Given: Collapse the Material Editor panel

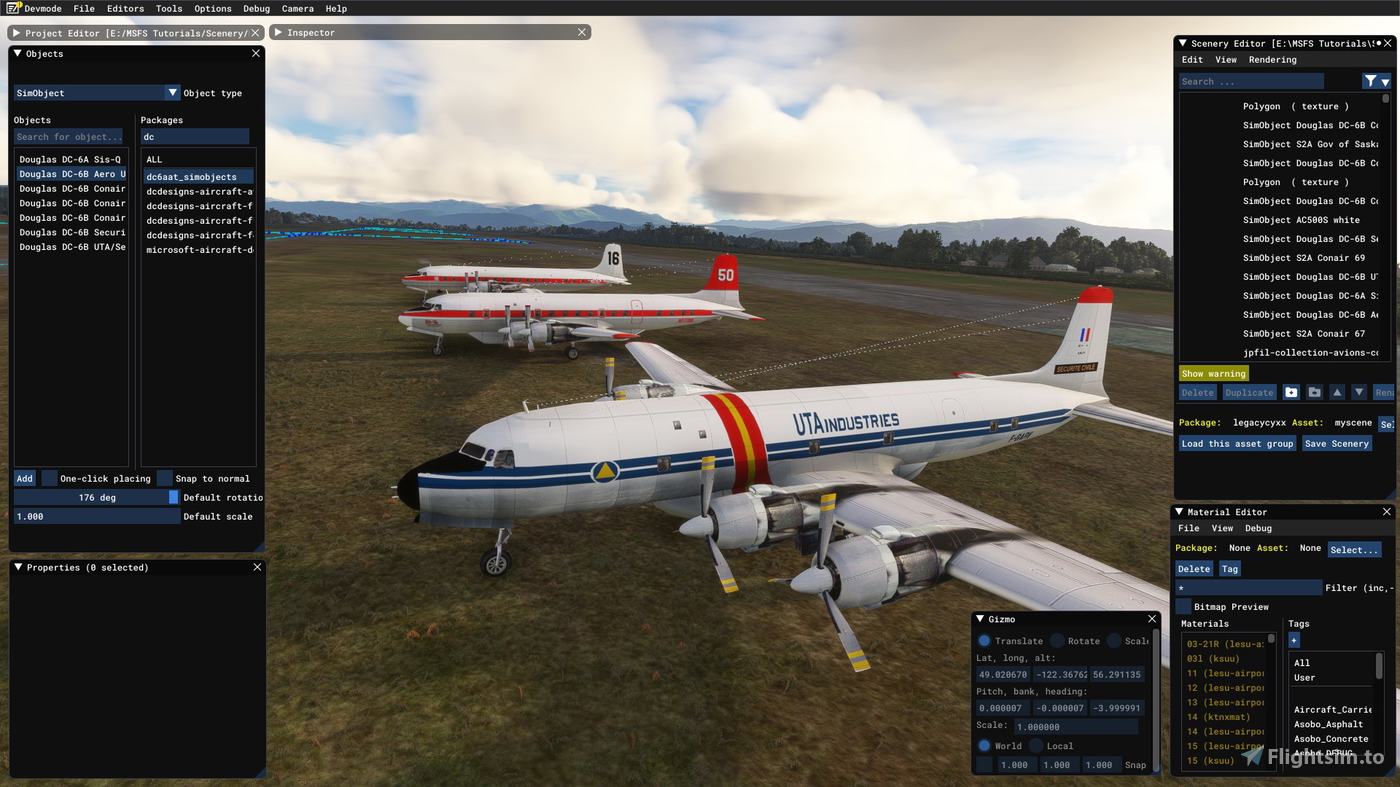Looking at the screenshot, I should [x=1179, y=511].
